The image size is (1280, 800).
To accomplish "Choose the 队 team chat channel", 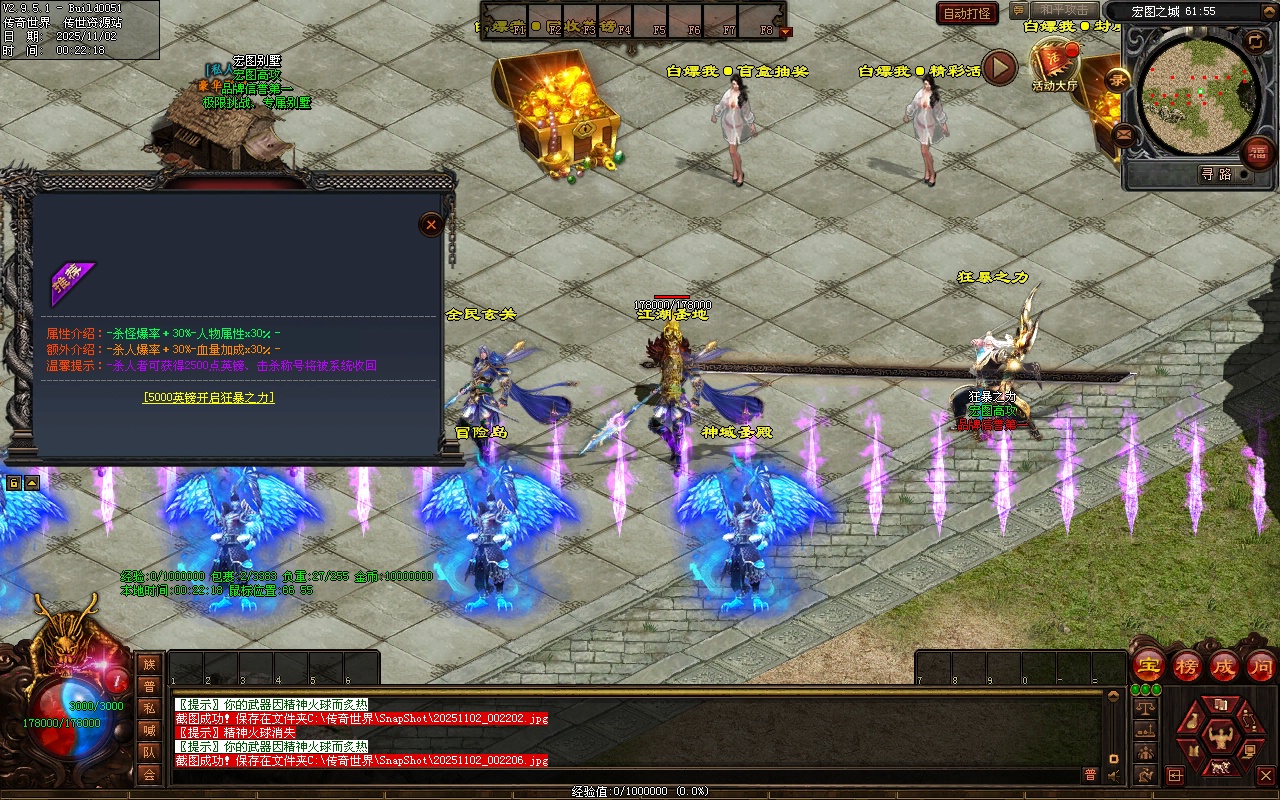I will [149, 752].
